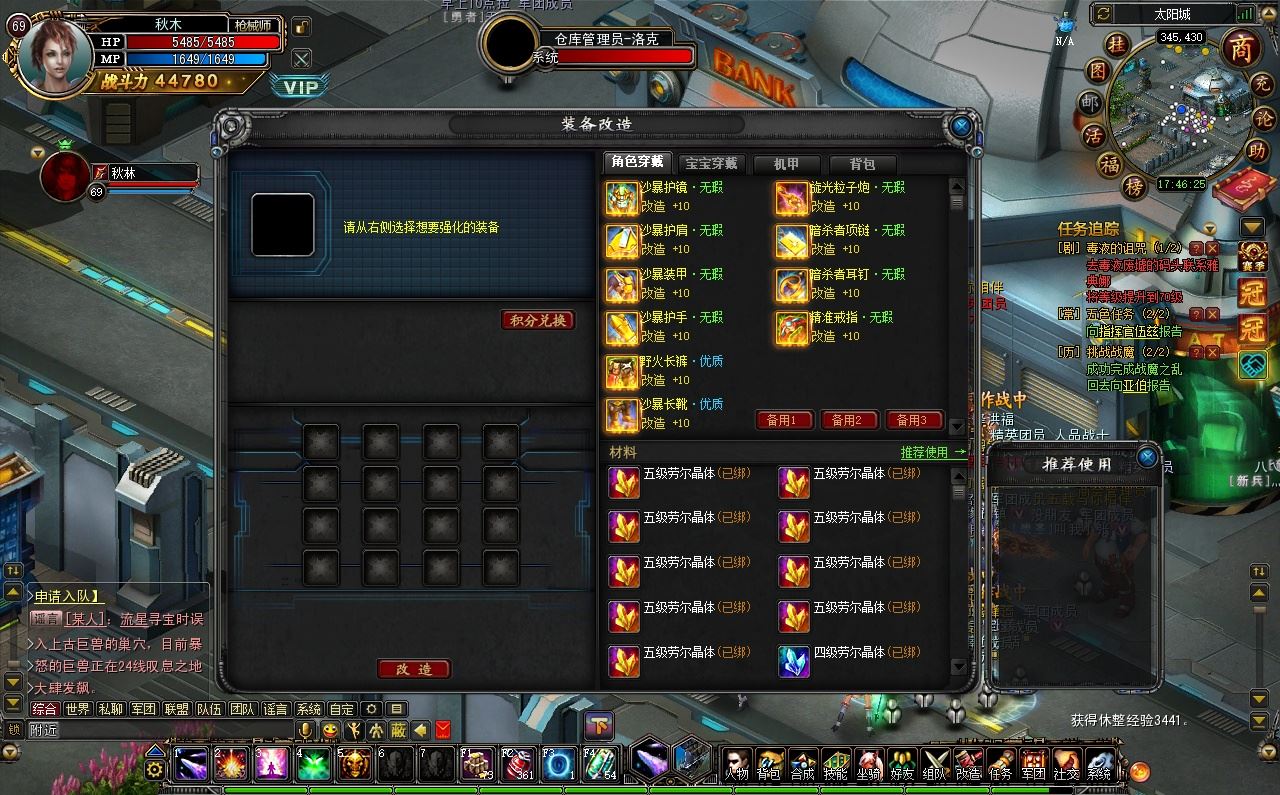
Task: Pick the 四级劳尔晶体 material
Action: pos(794,661)
